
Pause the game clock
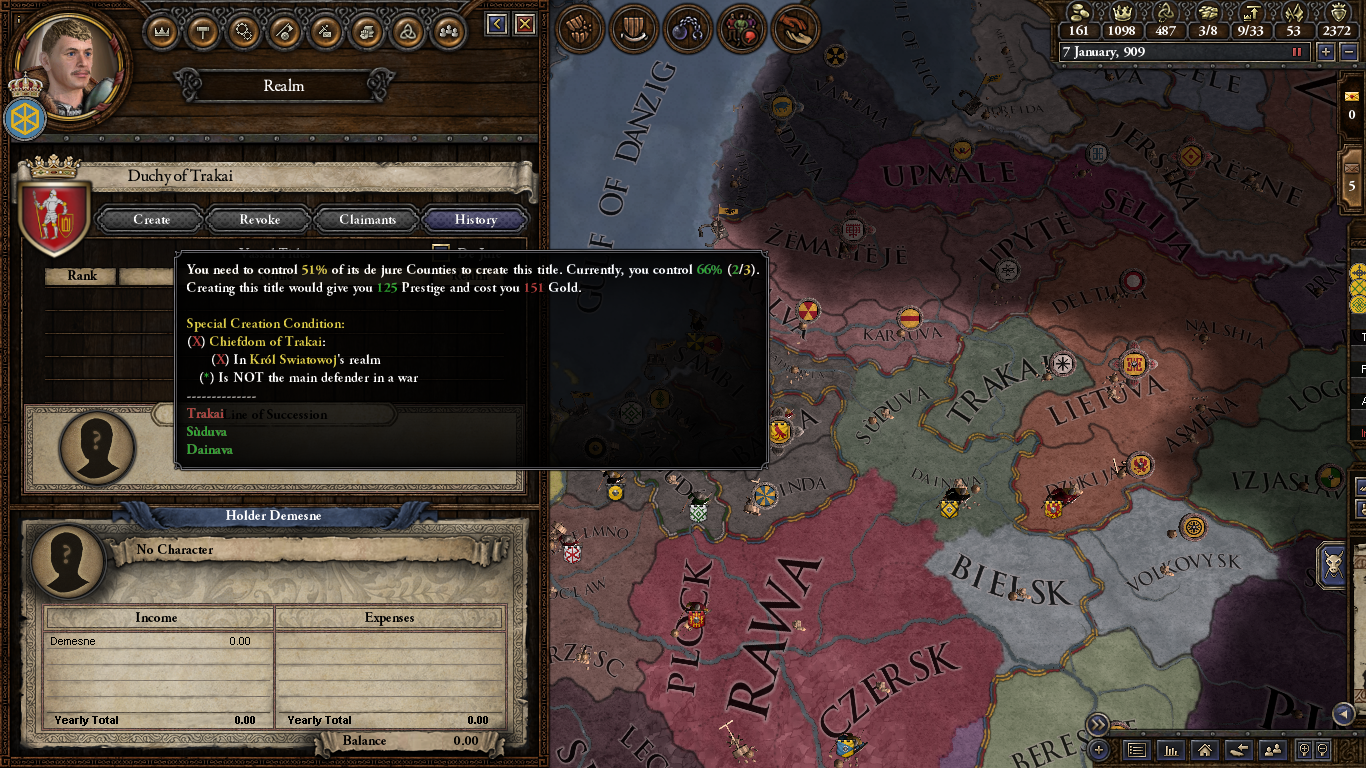point(1297,51)
